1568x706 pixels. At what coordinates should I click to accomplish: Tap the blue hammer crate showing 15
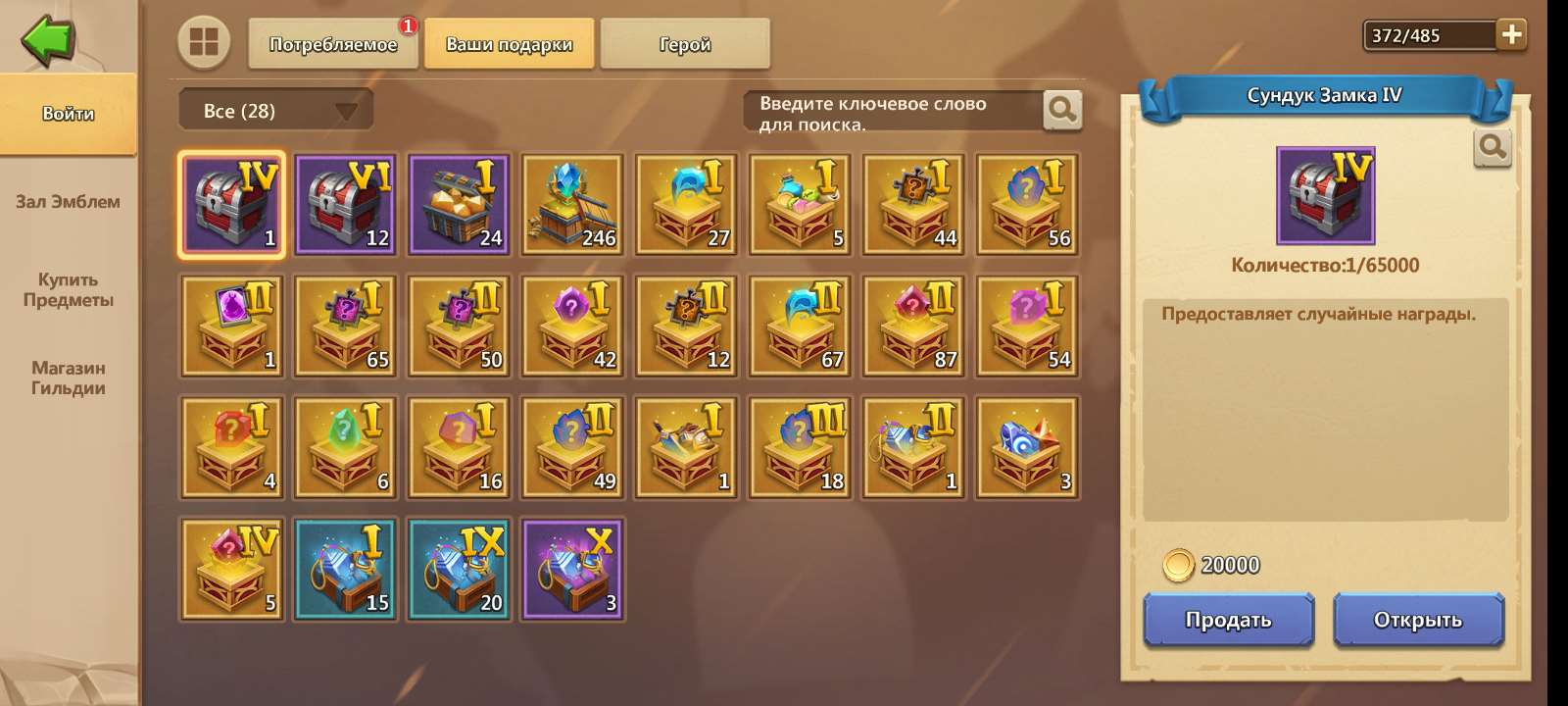tap(344, 570)
